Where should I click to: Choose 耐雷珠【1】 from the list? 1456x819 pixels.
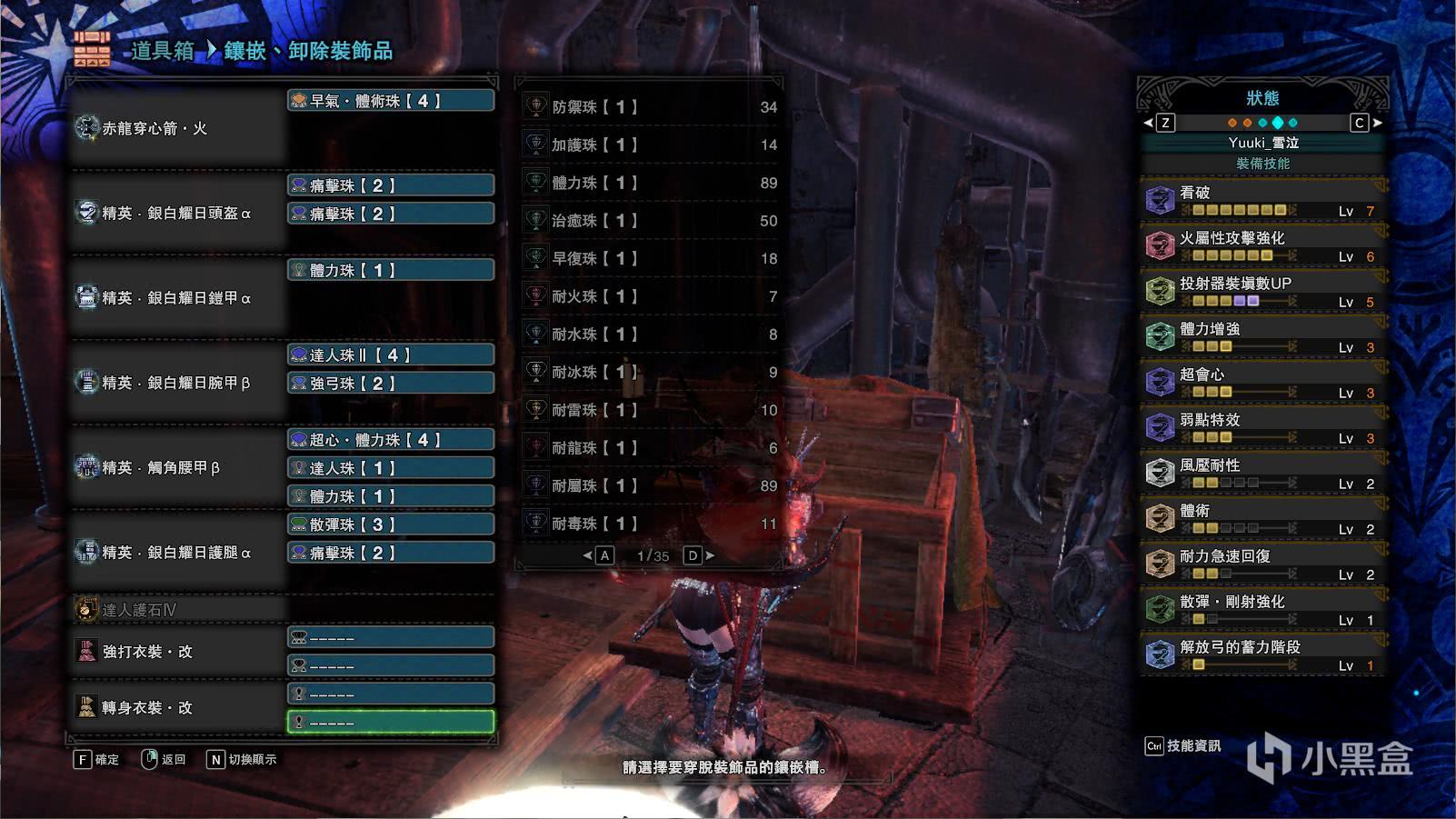click(651, 411)
